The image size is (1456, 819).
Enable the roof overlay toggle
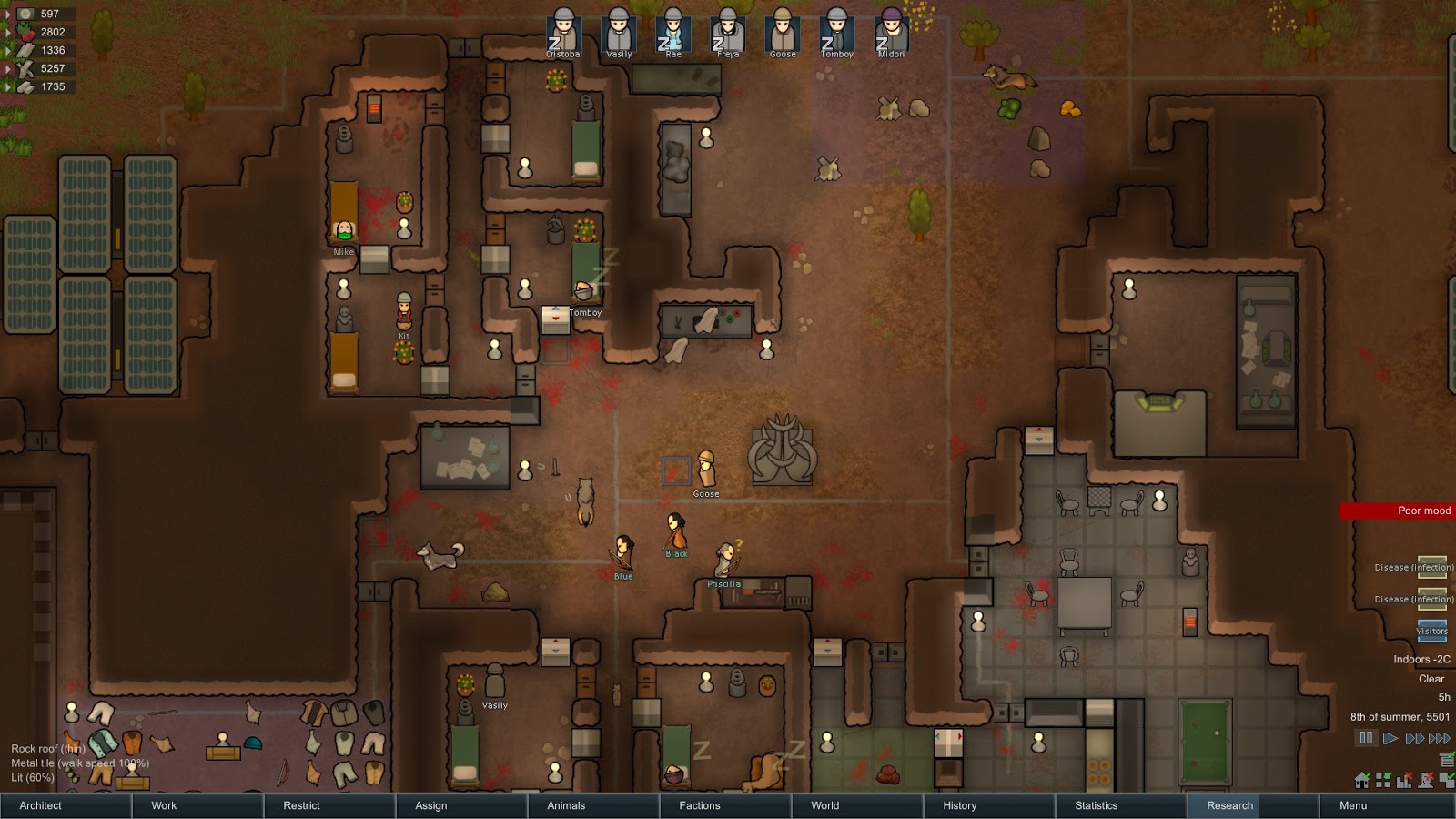click(1448, 781)
